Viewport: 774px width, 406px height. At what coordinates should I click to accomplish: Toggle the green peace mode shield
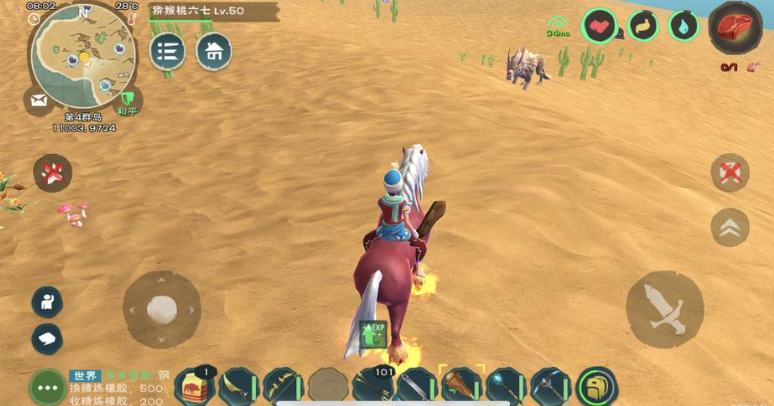(128, 100)
